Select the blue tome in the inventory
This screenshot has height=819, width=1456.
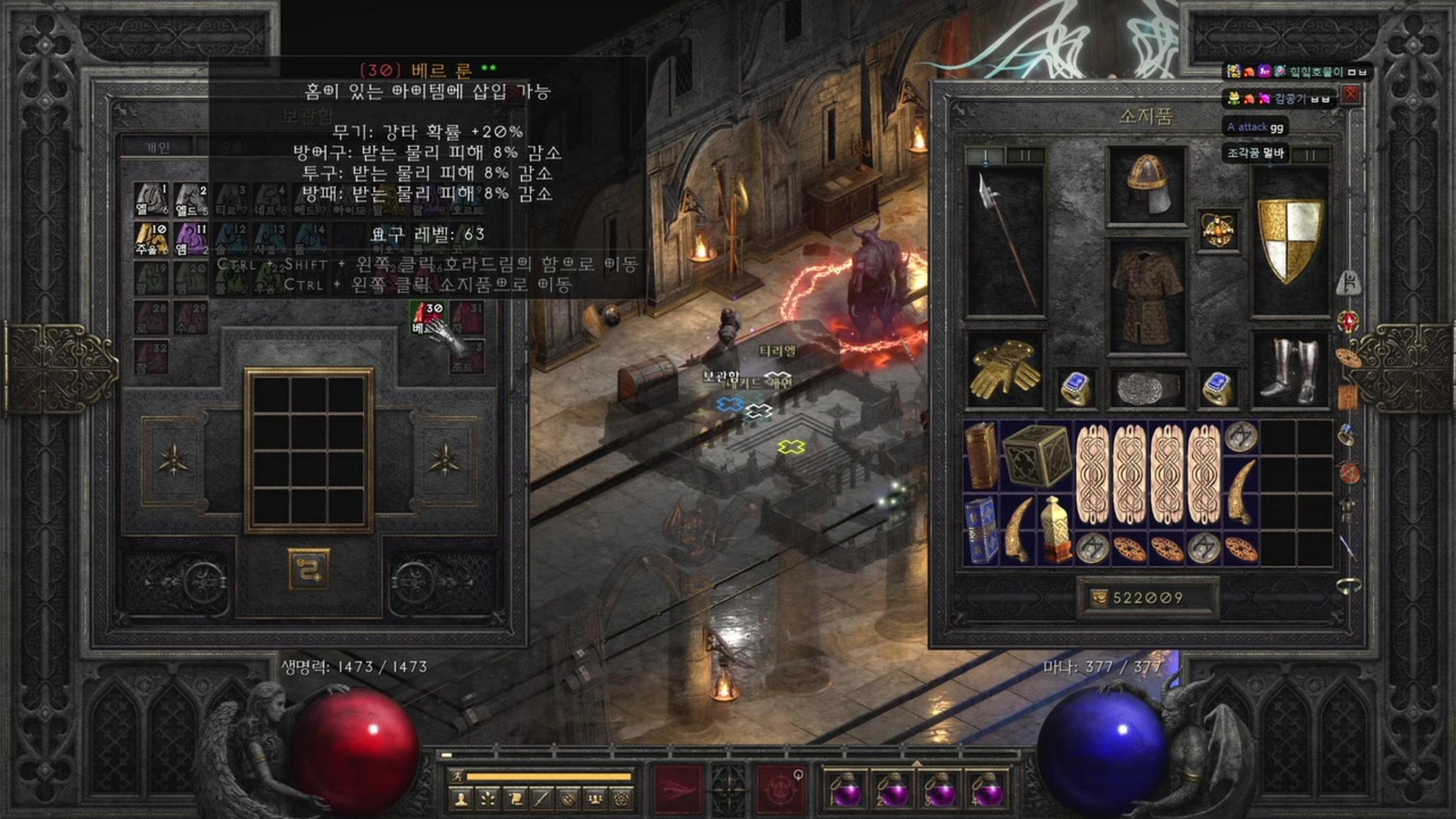pos(980,530)
